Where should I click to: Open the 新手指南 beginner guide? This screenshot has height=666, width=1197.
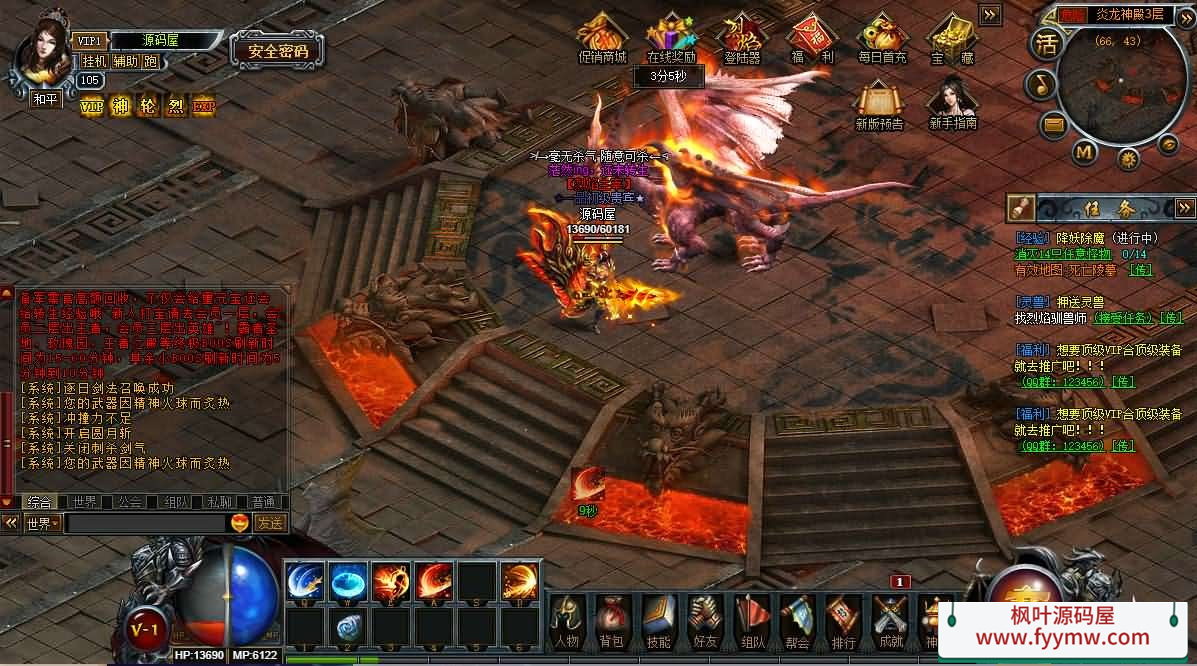pos(952,104)
